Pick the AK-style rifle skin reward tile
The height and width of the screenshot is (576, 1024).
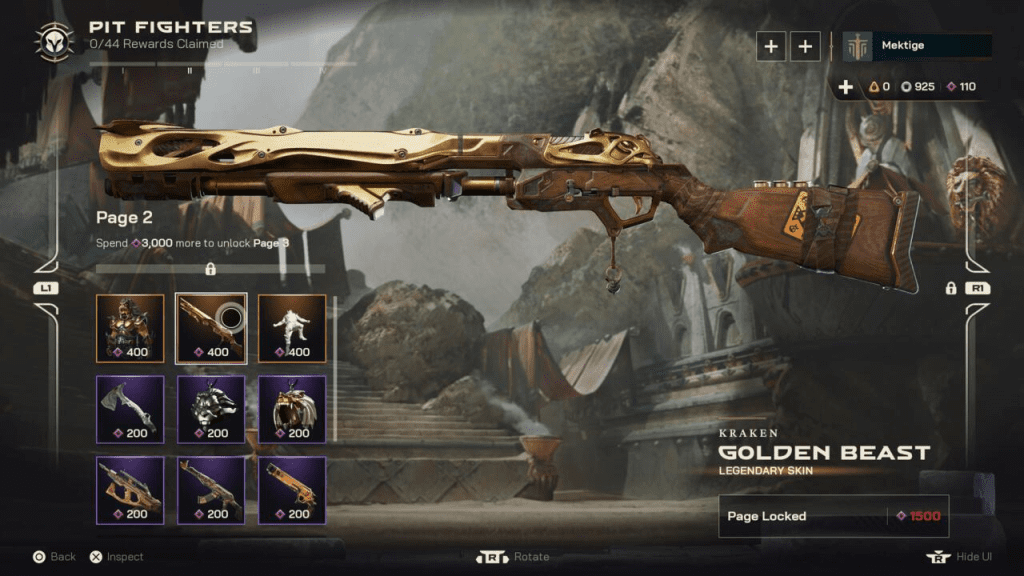pos(211,490)
